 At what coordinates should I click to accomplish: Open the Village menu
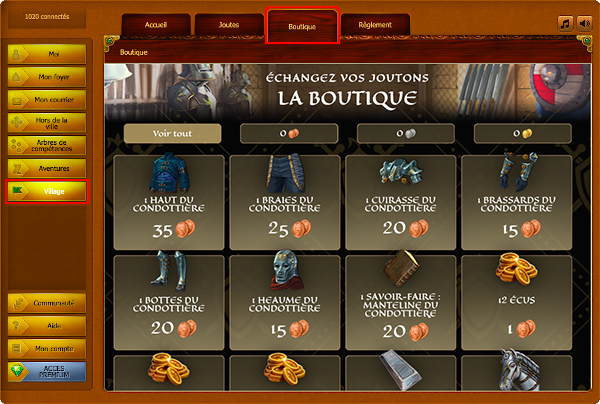click(x=46, y=191)
